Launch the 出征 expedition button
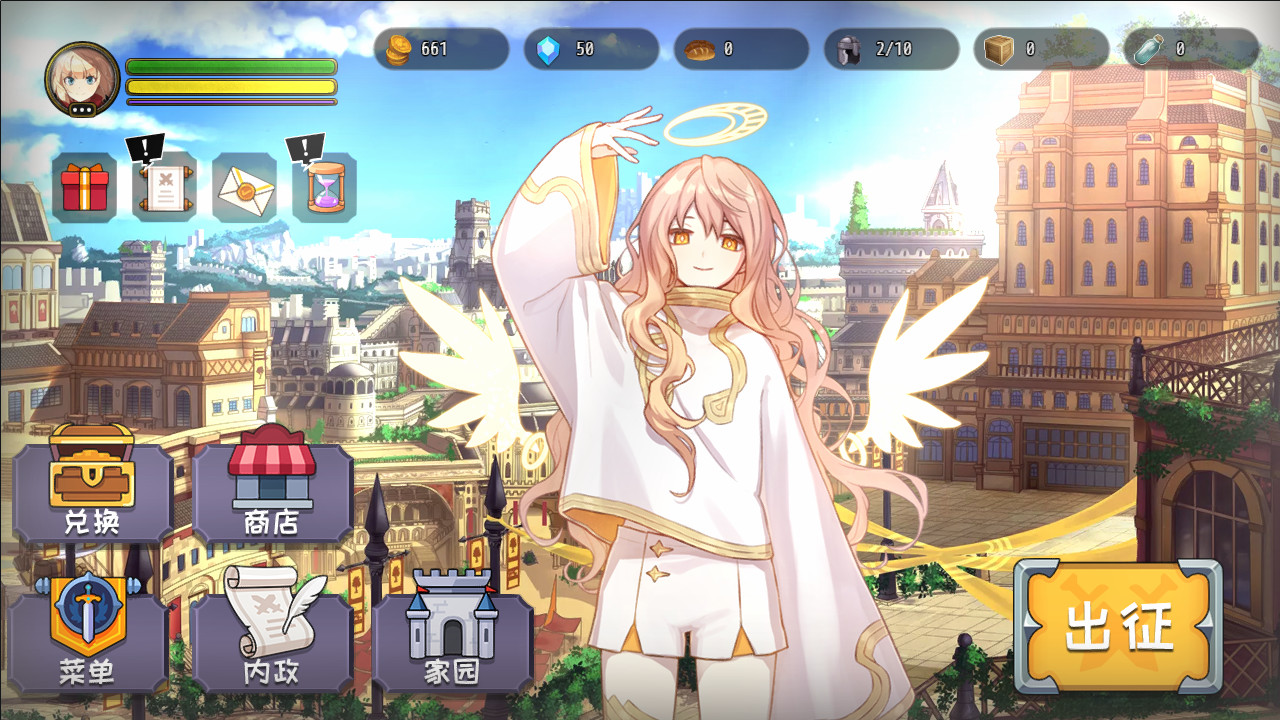This screenshot has width=1280, height=720. [x=1118, y=626]
